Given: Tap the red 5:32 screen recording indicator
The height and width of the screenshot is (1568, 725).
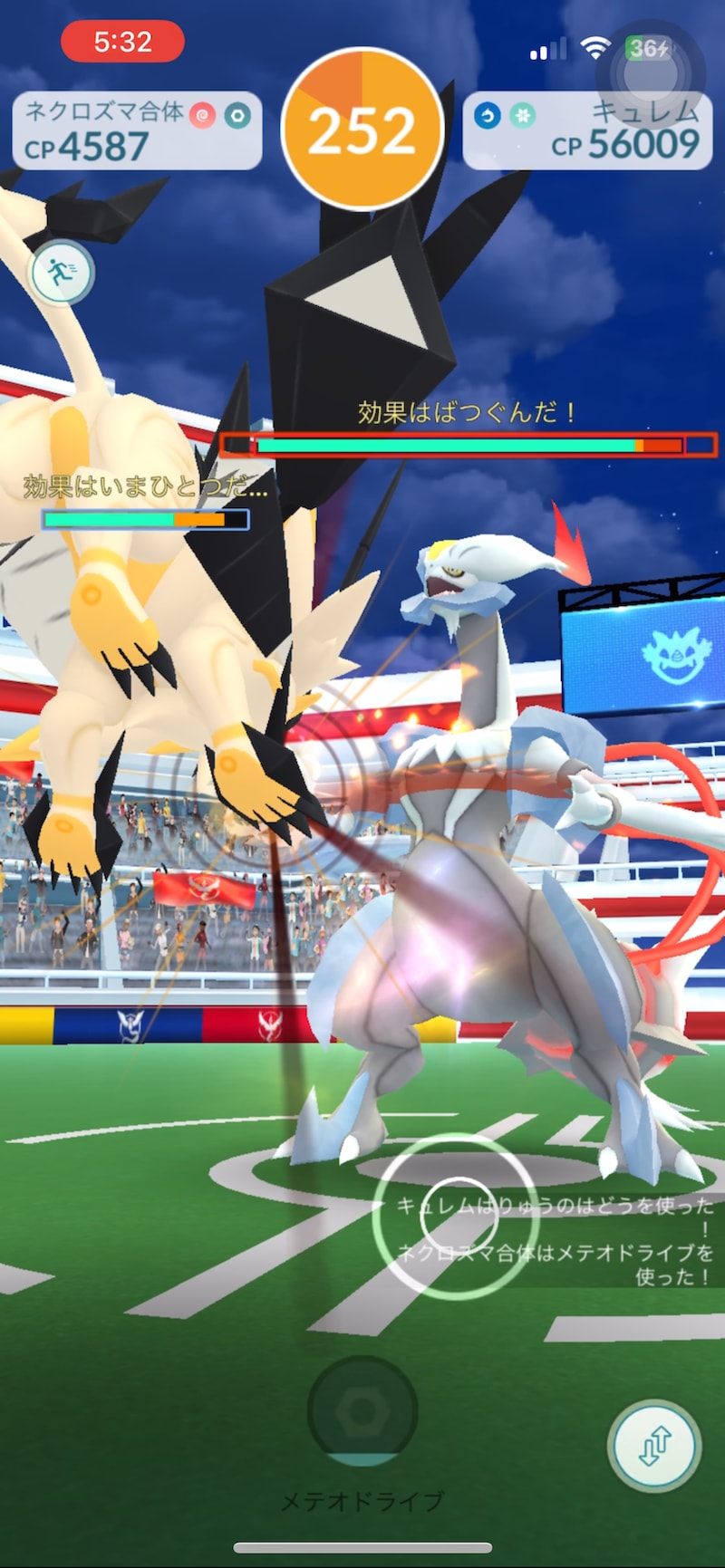Looking at the screenshot, I should pyautogui.click(x=122, y=42).
